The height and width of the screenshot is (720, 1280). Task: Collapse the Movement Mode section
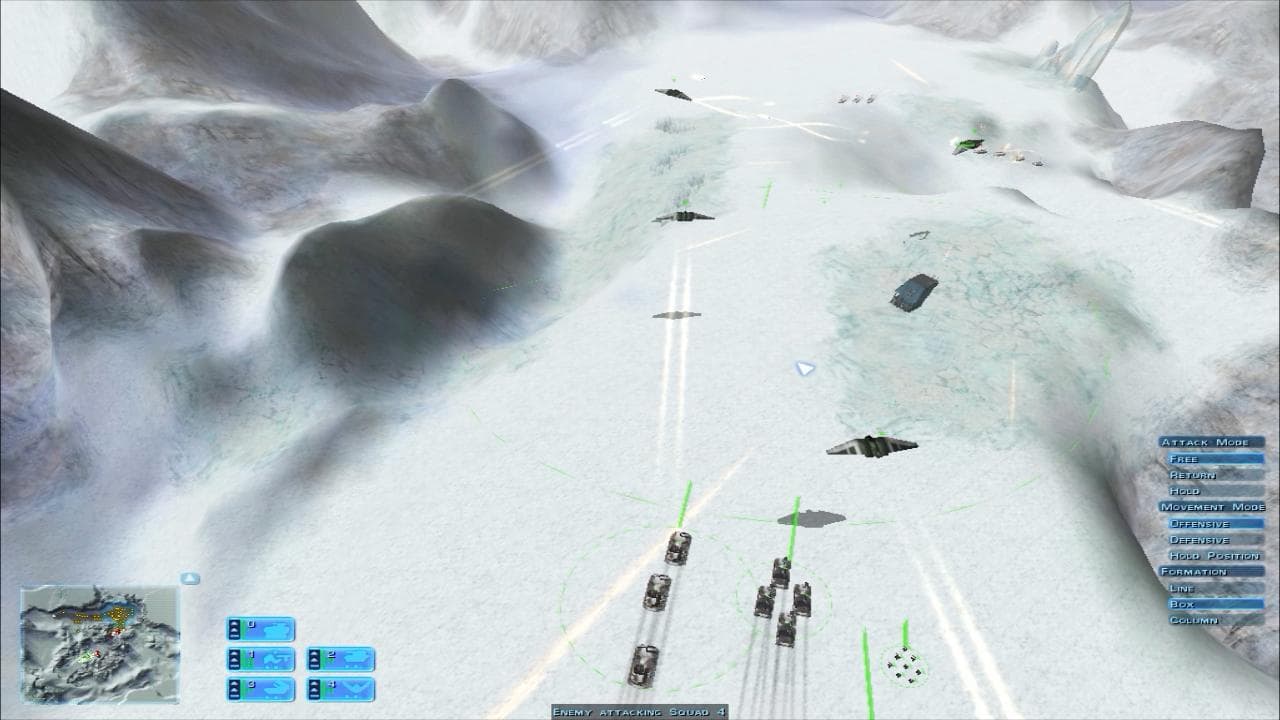pyautogui.click(x=1210, y=505)
